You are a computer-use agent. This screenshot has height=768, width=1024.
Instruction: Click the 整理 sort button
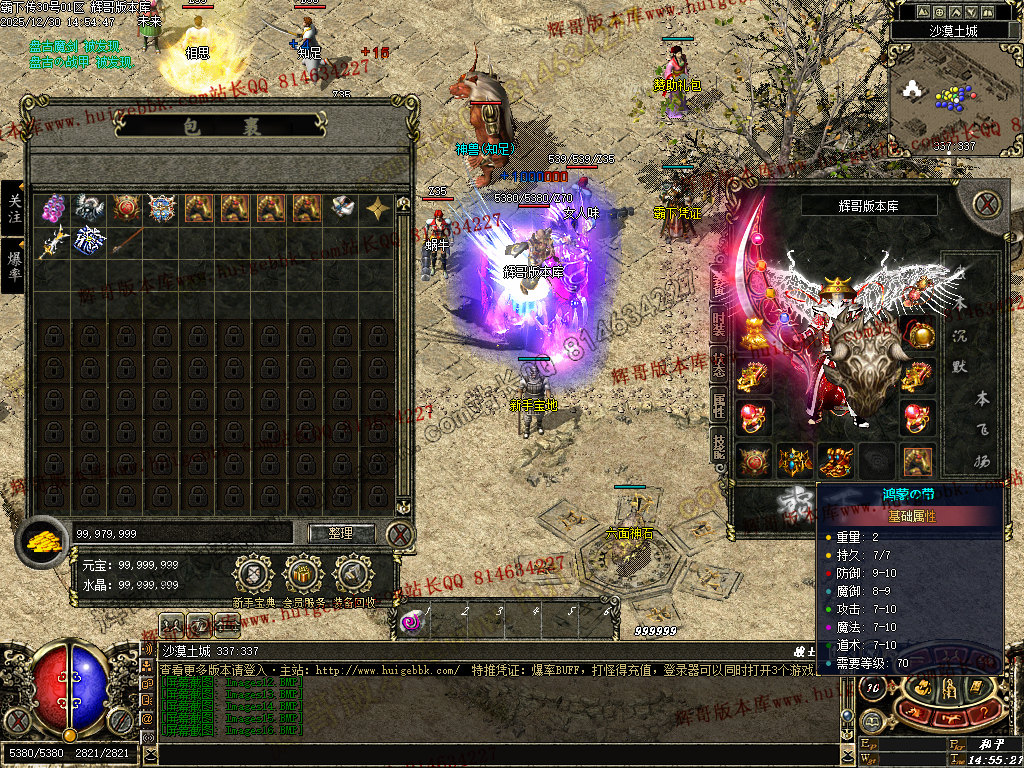341,533
